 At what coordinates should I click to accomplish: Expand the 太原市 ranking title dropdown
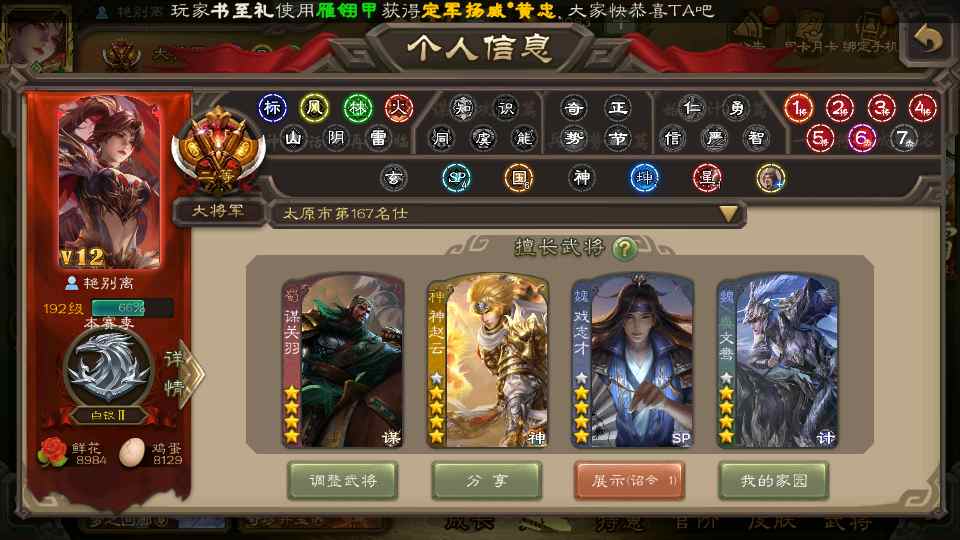[x=729, y=213]
